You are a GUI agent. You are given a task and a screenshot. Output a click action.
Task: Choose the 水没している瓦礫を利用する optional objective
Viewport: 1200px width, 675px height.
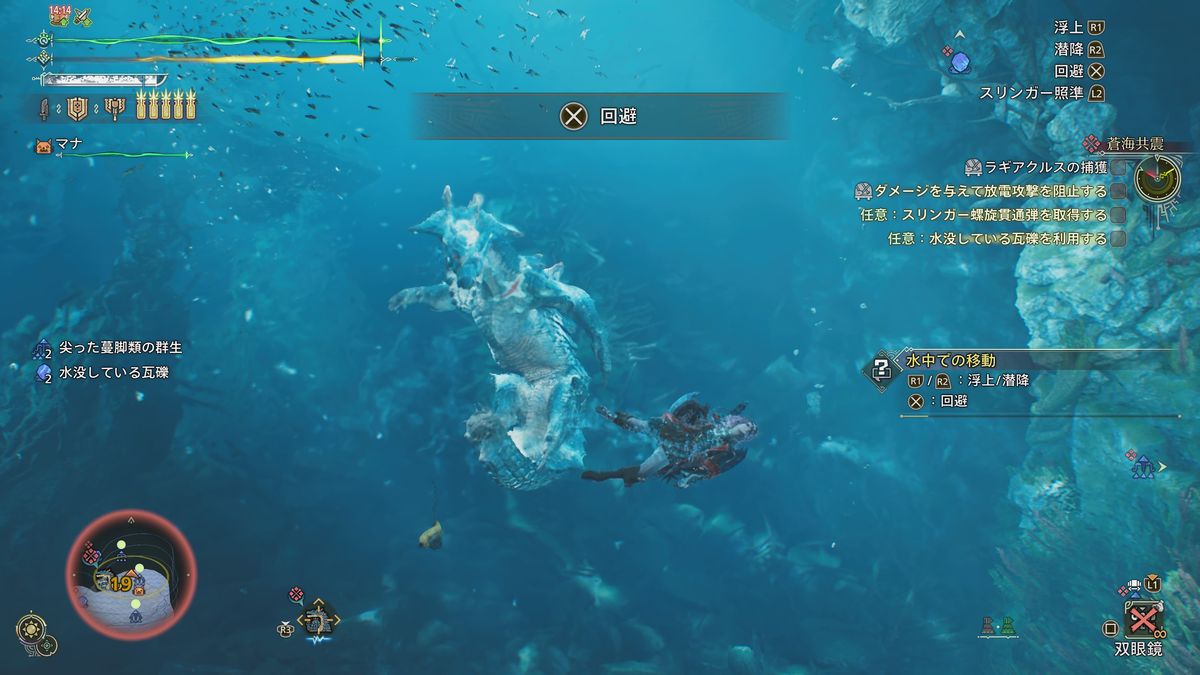pyautogui.click(x=997, y=239)
